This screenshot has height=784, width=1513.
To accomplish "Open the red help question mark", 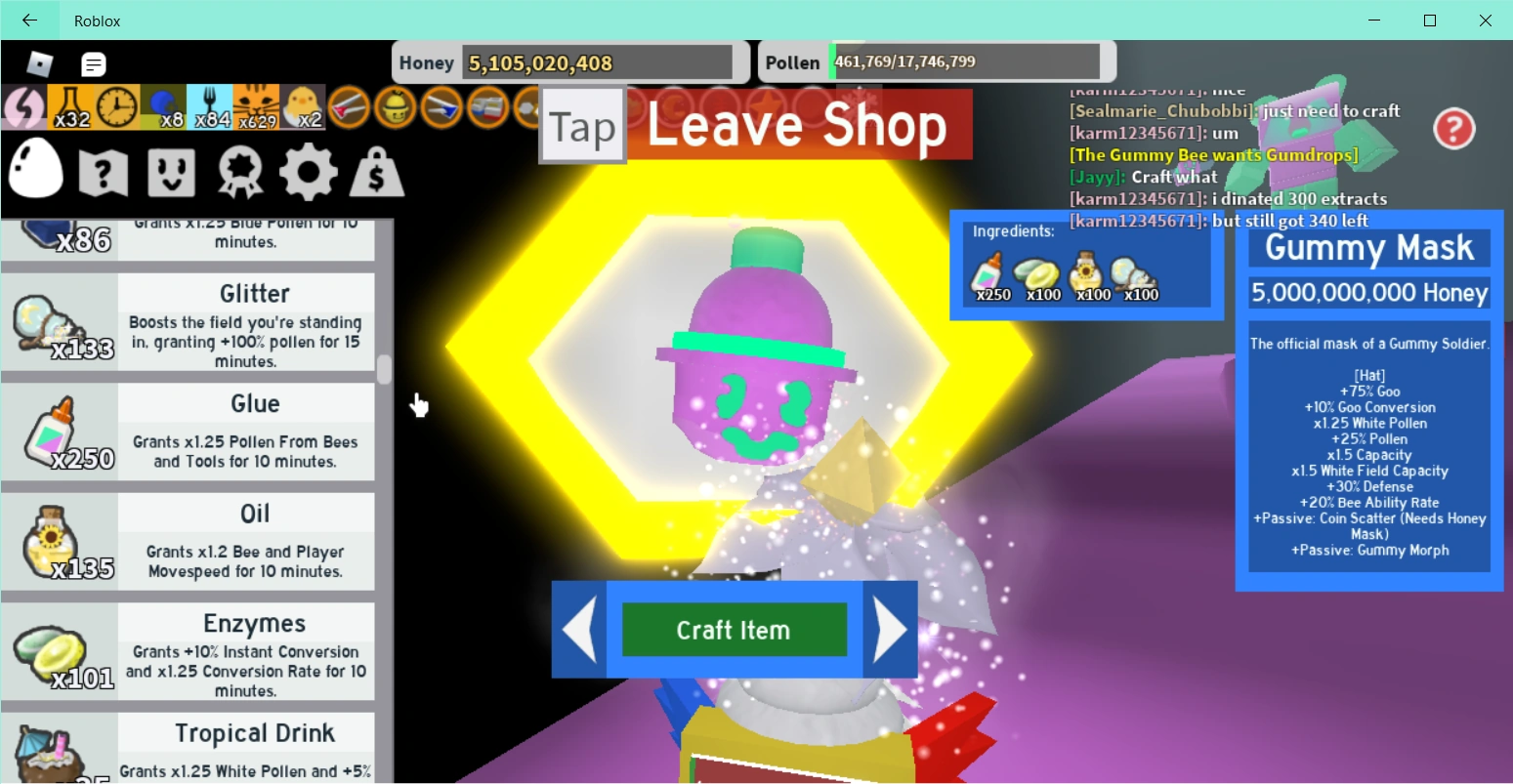I will point(1453,128).
